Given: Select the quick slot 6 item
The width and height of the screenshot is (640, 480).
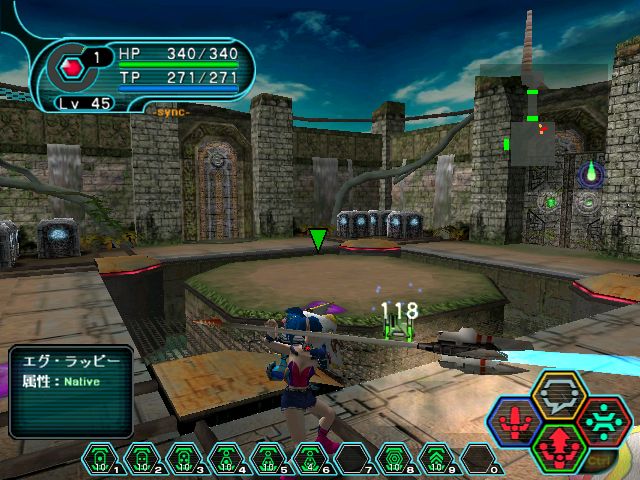Looking at the screenshot, I should pyautogui.click(x=310, y=459).
